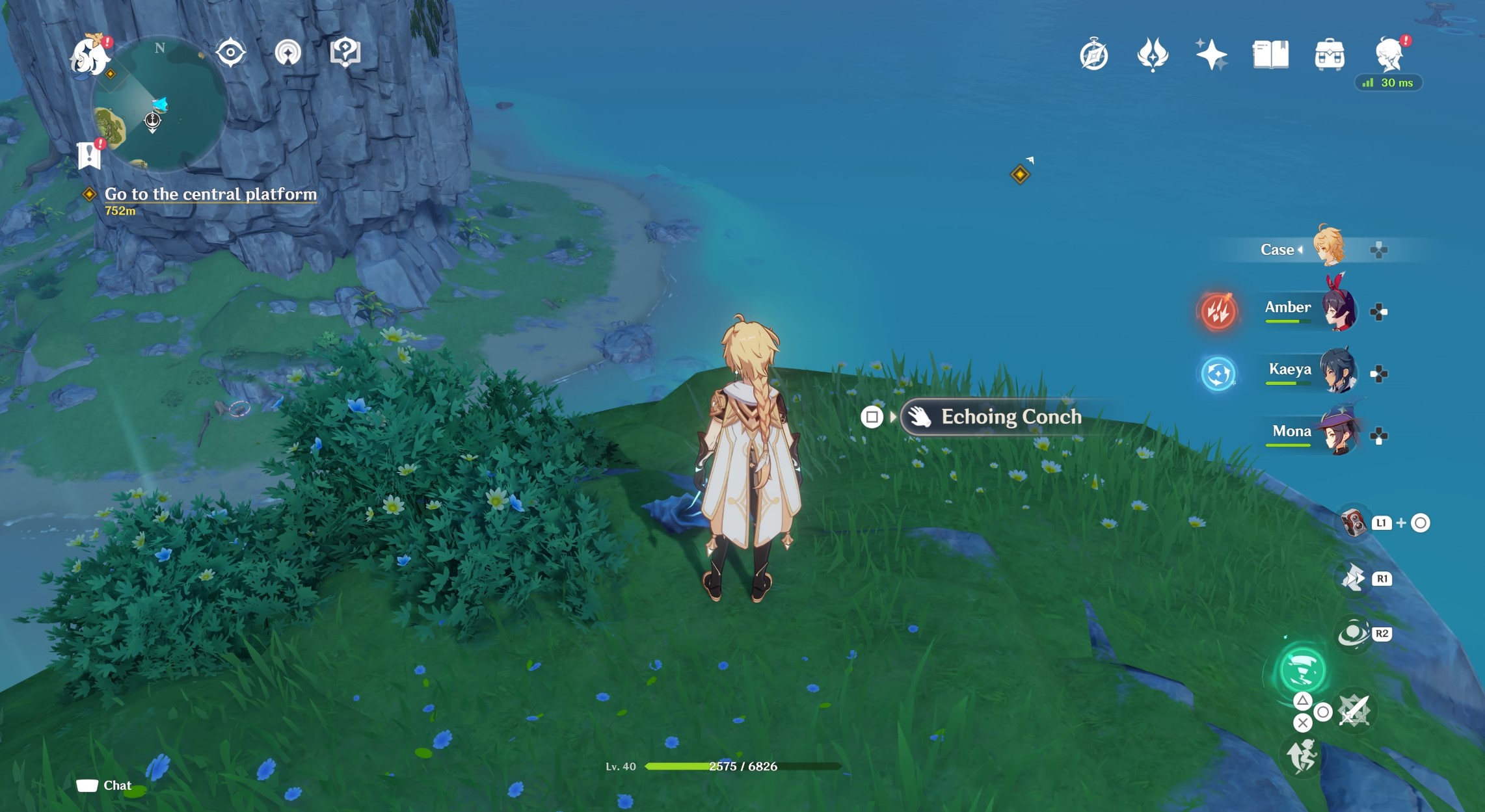Click the custom pin icon beside the eye
Image resolution: width=1485 pixels, height=812 pixels.
pos(288,53)
